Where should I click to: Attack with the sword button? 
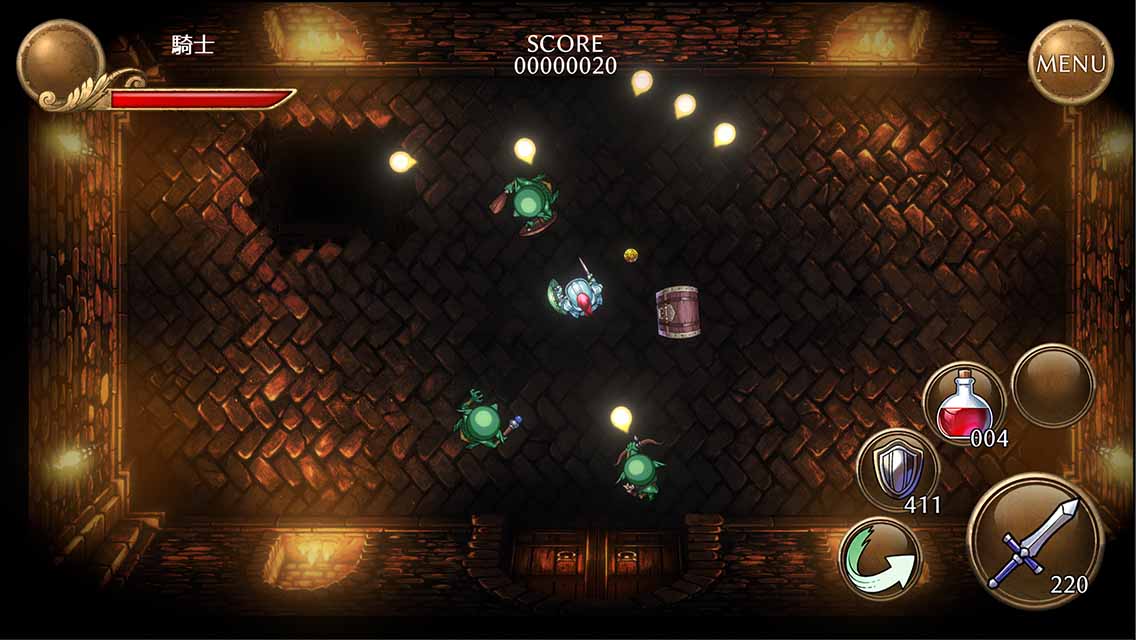tap(1034, 541)
